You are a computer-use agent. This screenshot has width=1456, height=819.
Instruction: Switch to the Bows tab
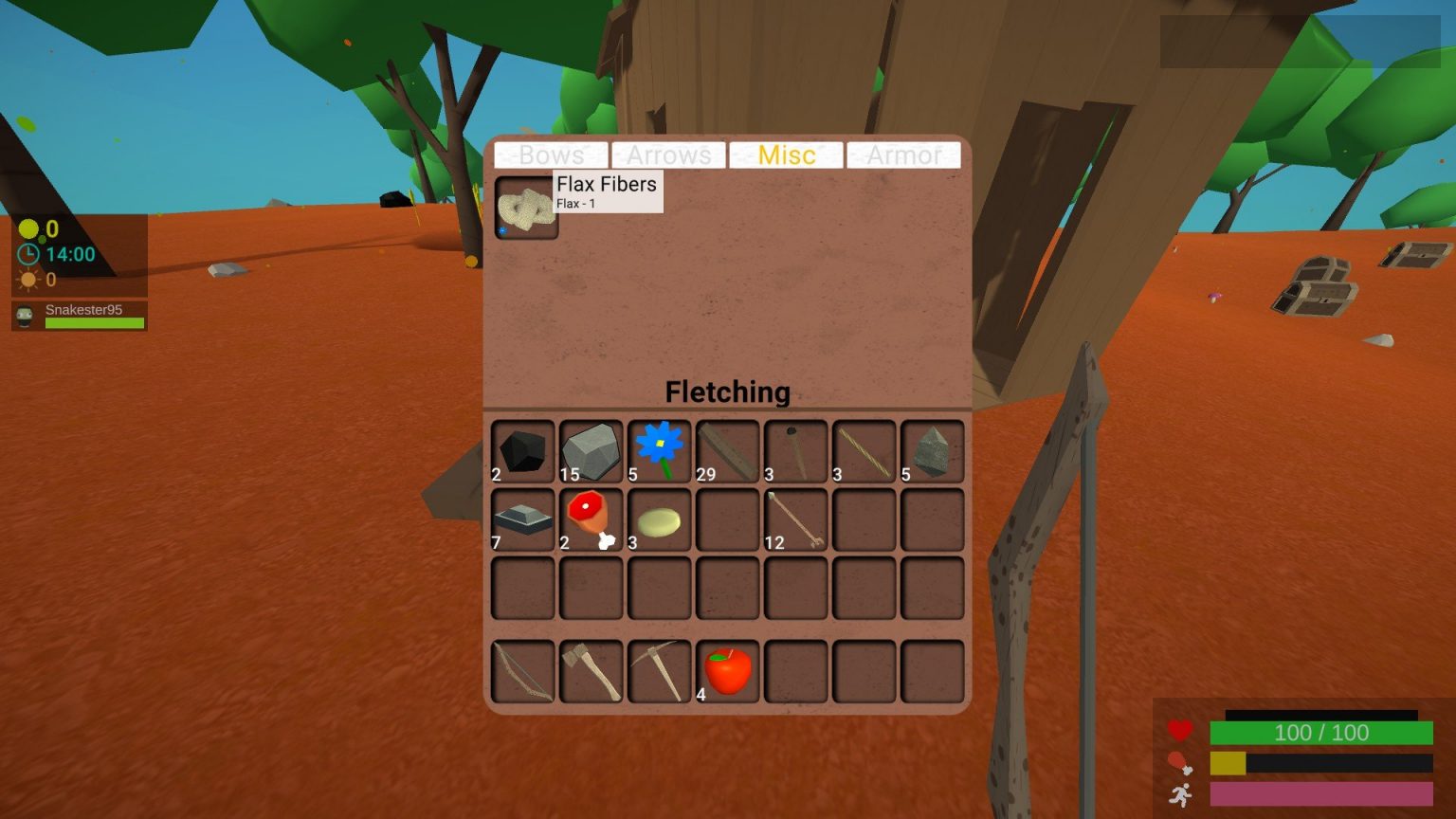(x=550, y=155)
